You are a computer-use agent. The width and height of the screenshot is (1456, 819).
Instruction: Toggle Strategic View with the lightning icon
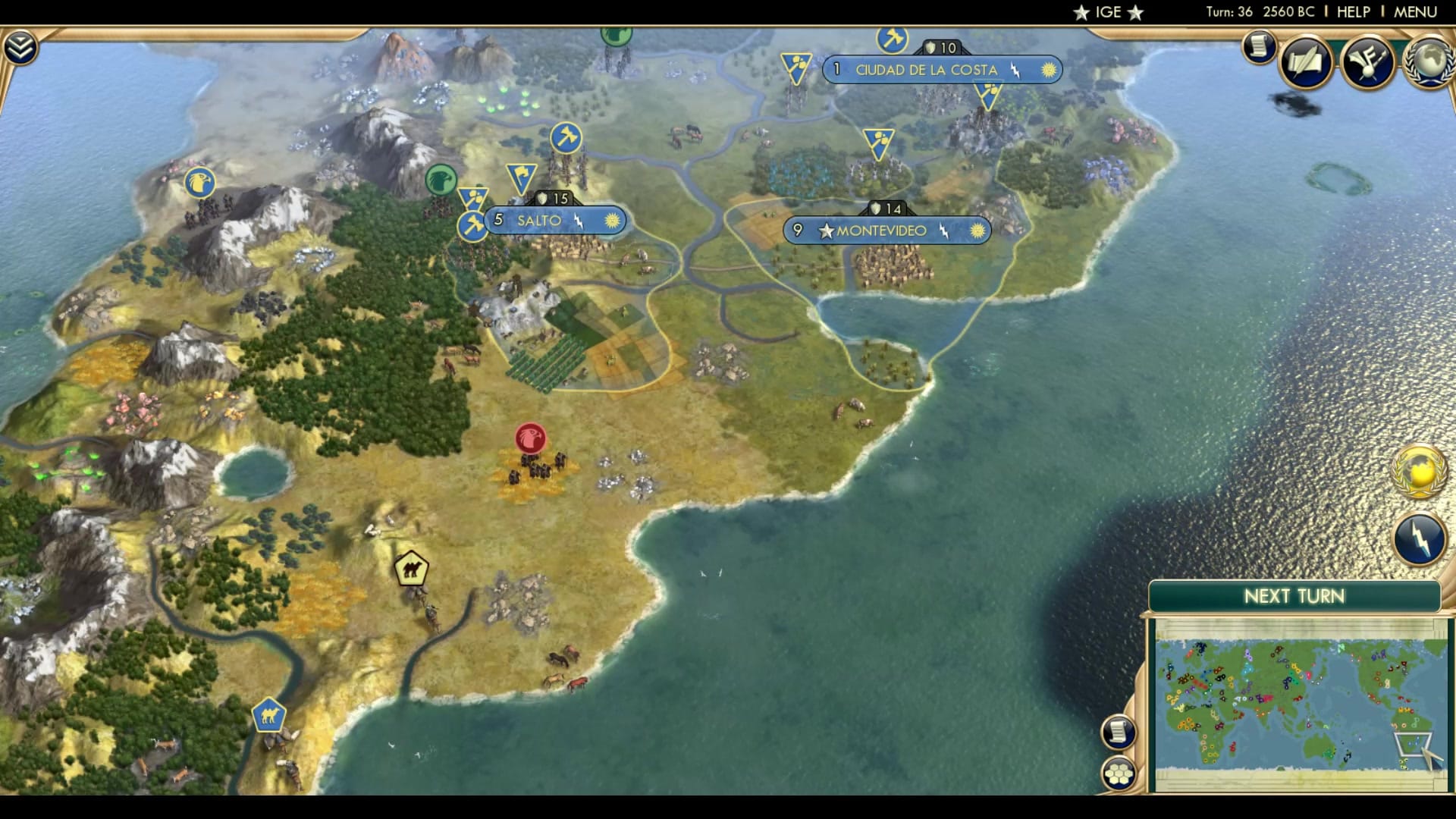pyautogui.click(x=1420, y=540)
